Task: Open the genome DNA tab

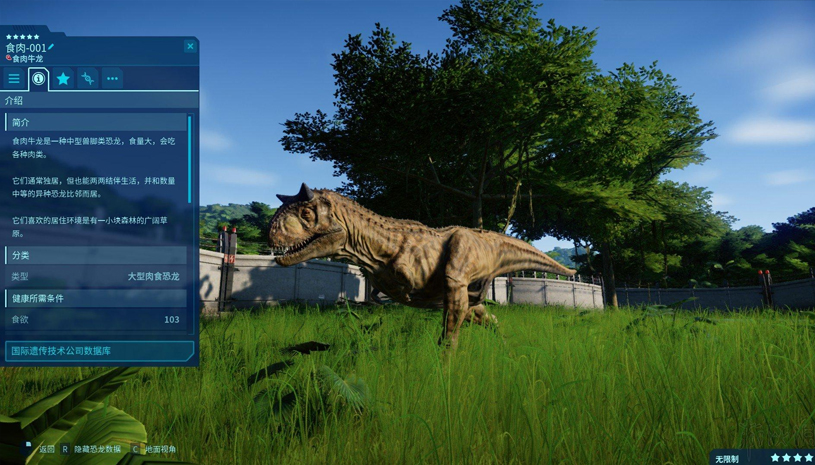Action: point(88,78)
